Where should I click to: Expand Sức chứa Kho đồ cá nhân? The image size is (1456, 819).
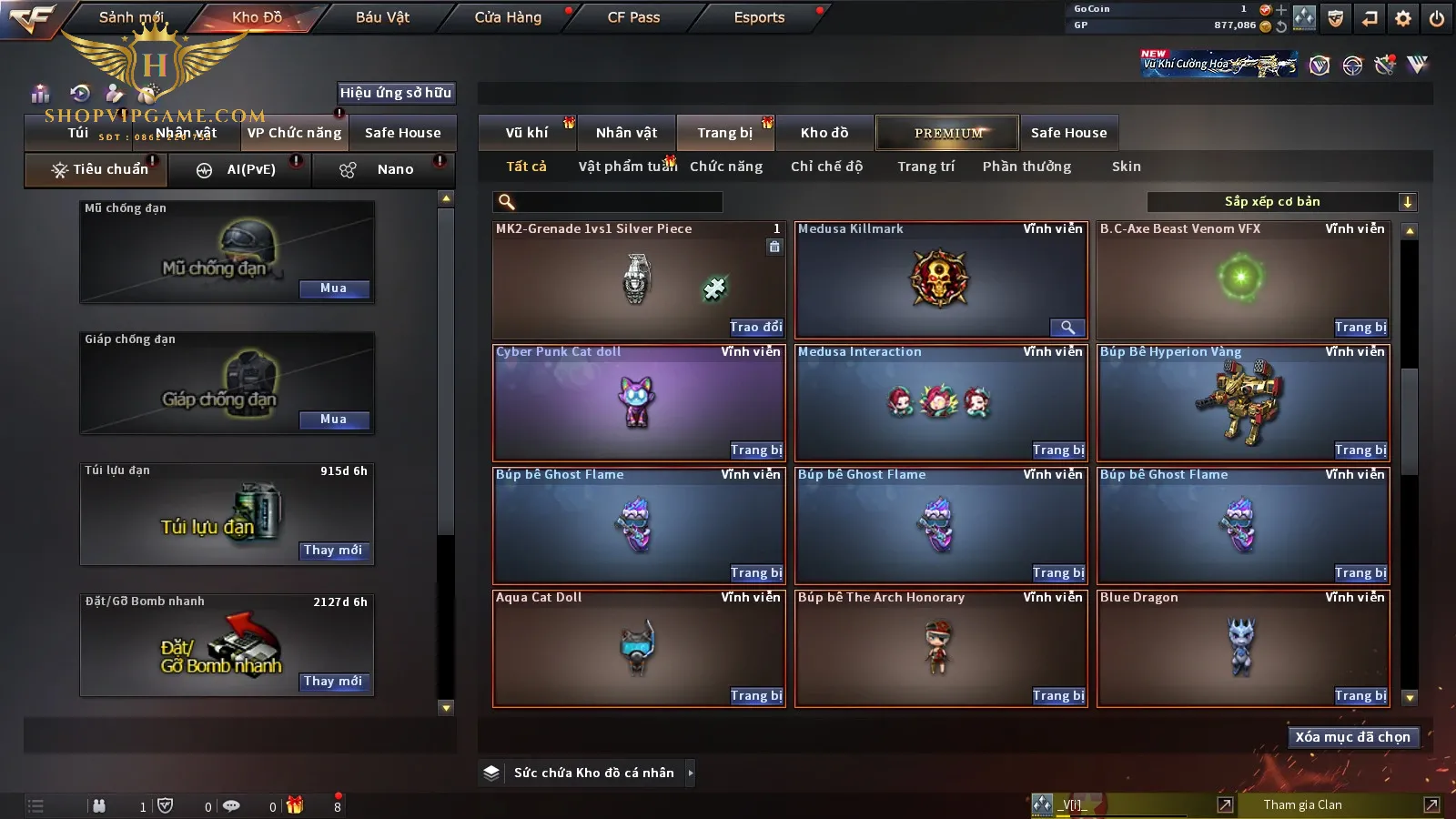click(x=691, y=773)
